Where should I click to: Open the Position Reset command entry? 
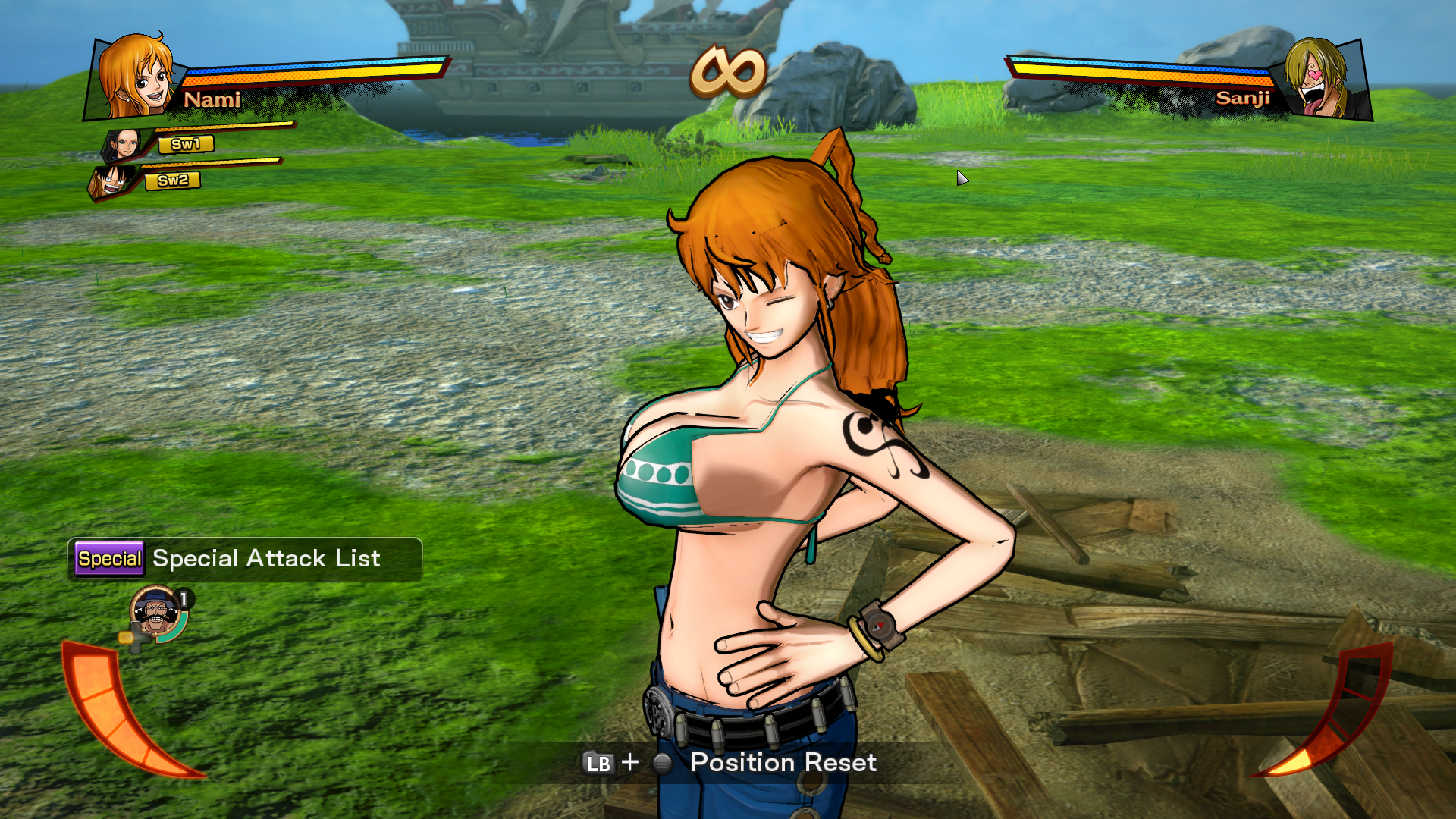tap(783, 763)
